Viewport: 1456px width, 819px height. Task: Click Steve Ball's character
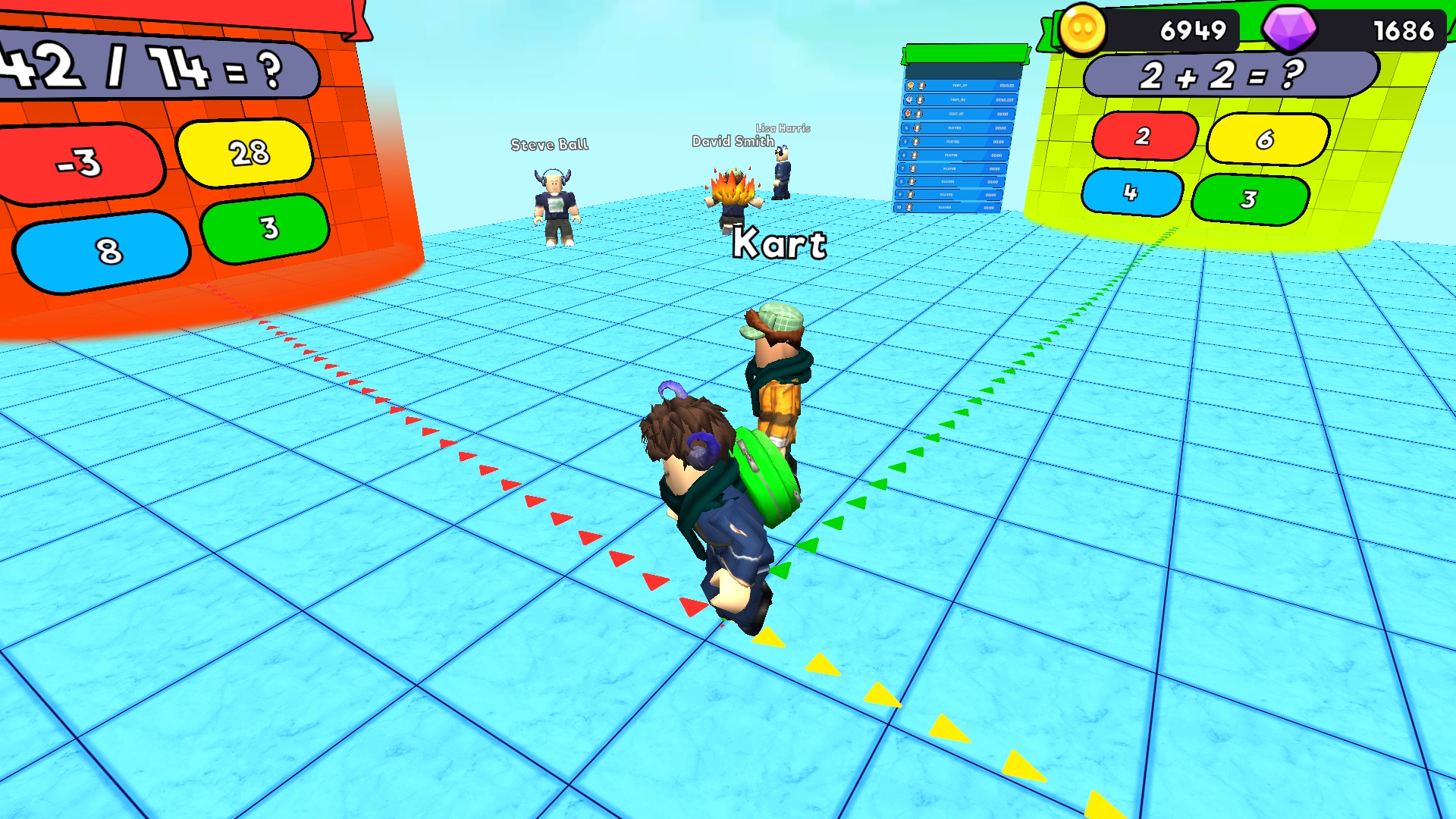pos(556,205)
